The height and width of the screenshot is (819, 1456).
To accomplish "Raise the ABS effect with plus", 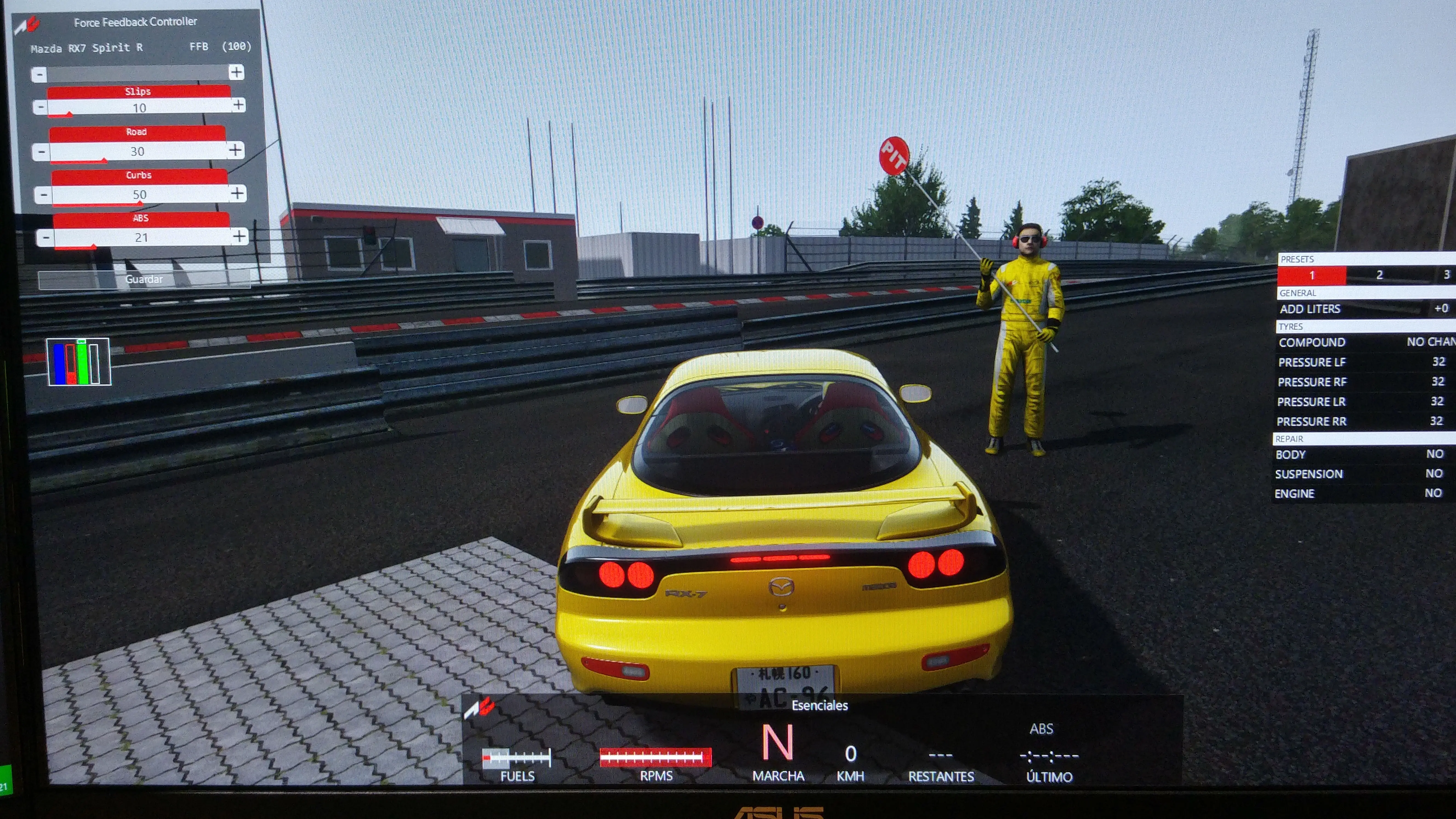I will (239, 236).
